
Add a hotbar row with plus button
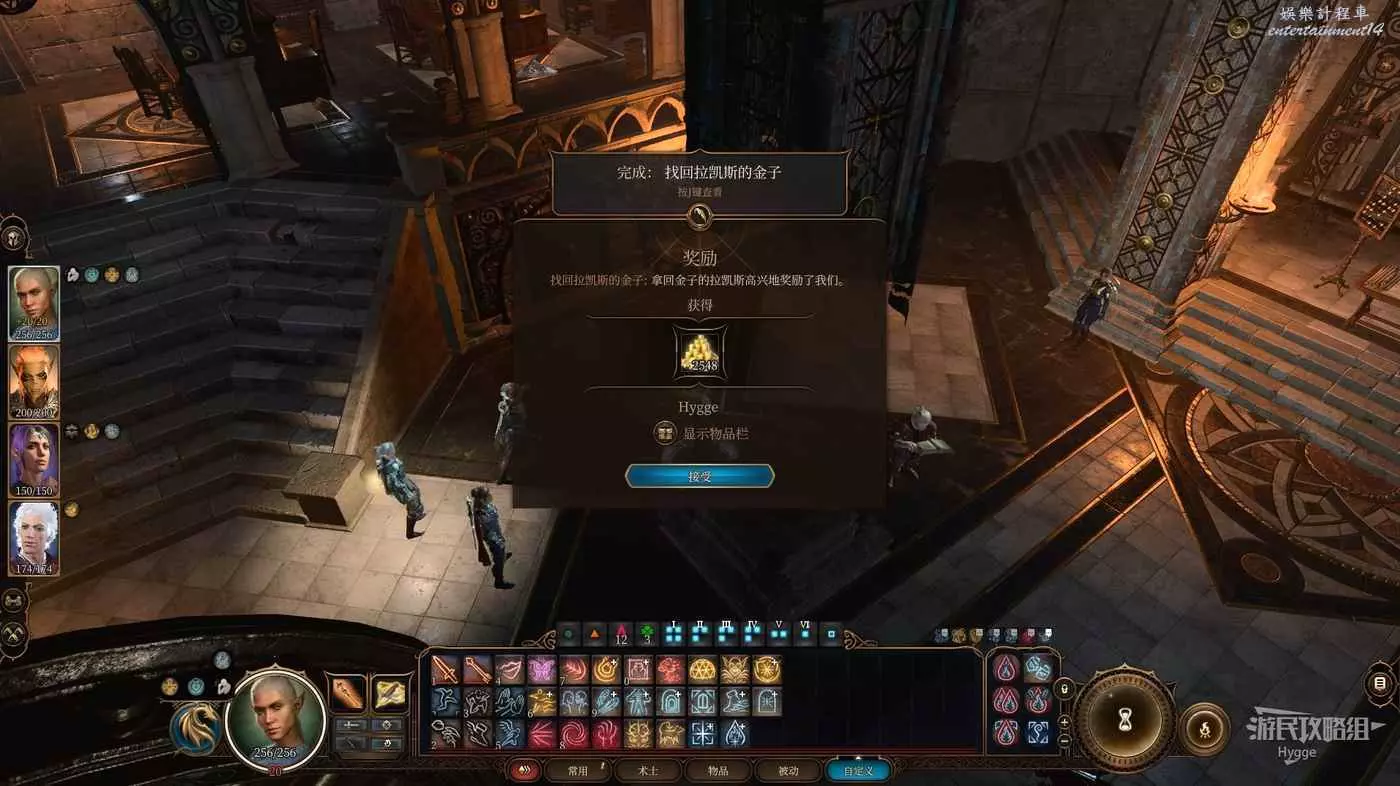1064,721
